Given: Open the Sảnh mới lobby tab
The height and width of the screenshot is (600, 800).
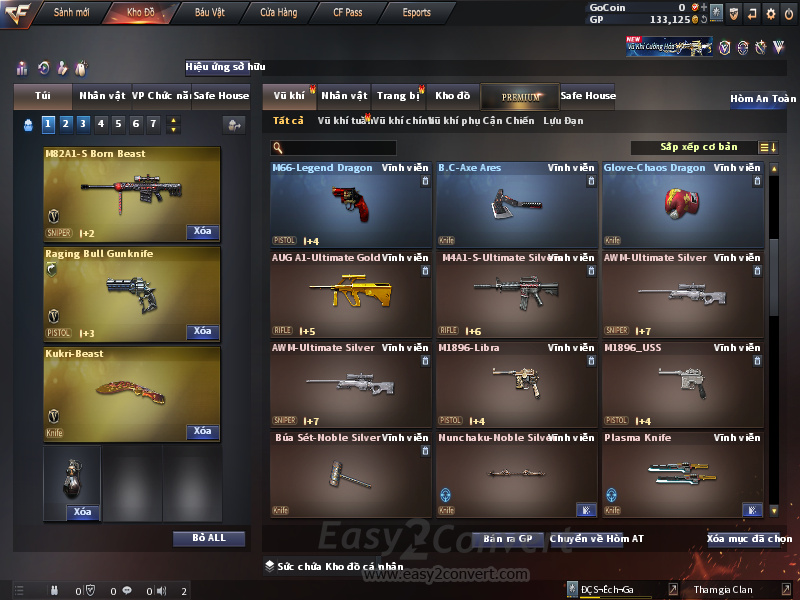Looking at the screenshot, I should [x=71, y=13].
